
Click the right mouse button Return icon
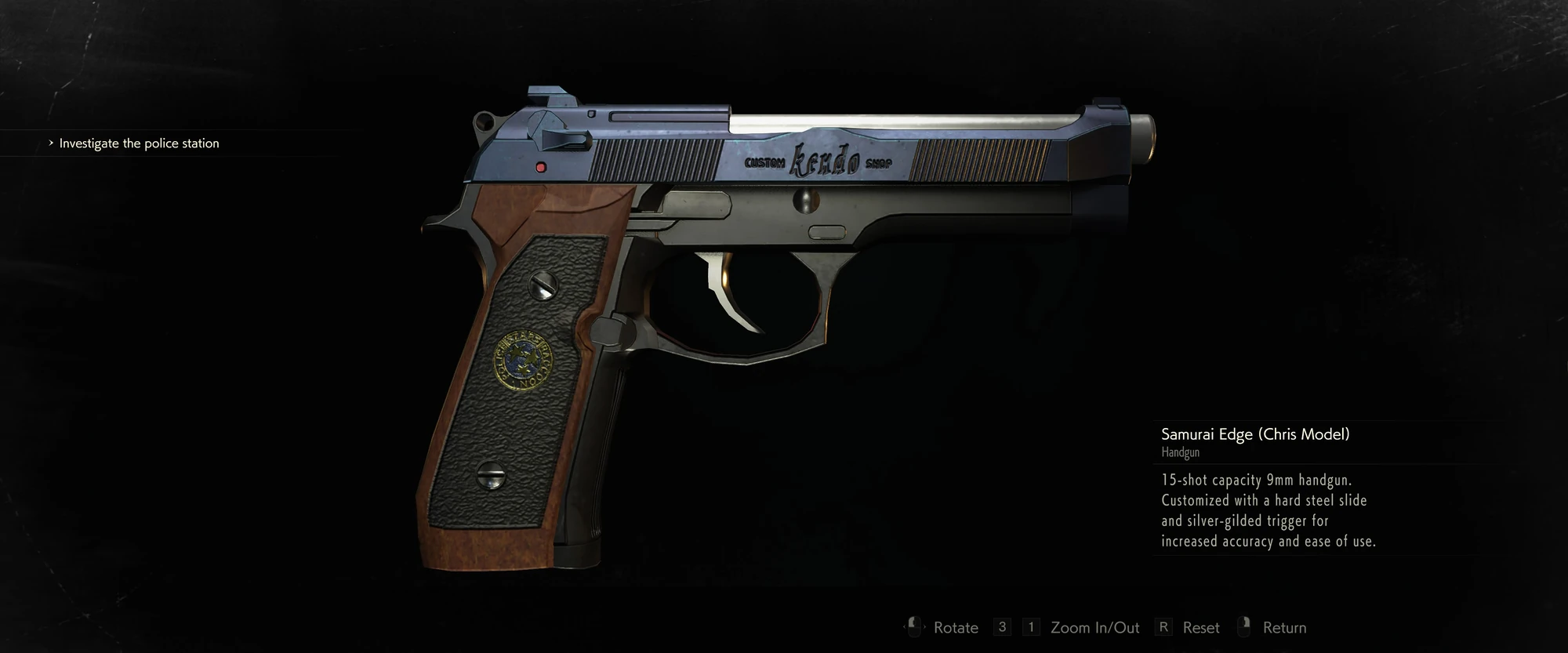tap(1245, 626)
